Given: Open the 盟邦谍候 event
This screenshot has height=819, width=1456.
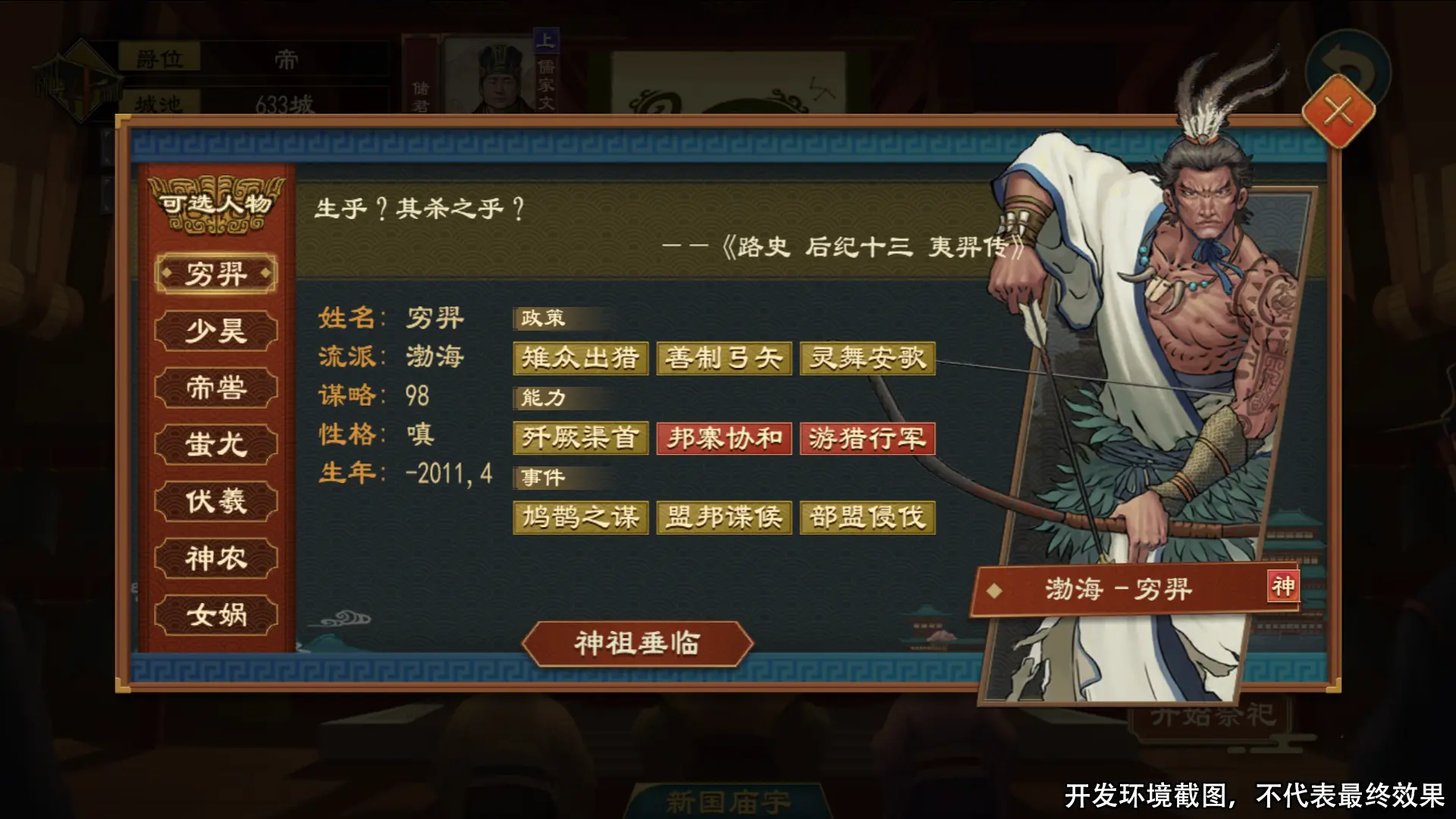Looking at the screenshot, I should [723, 516].
